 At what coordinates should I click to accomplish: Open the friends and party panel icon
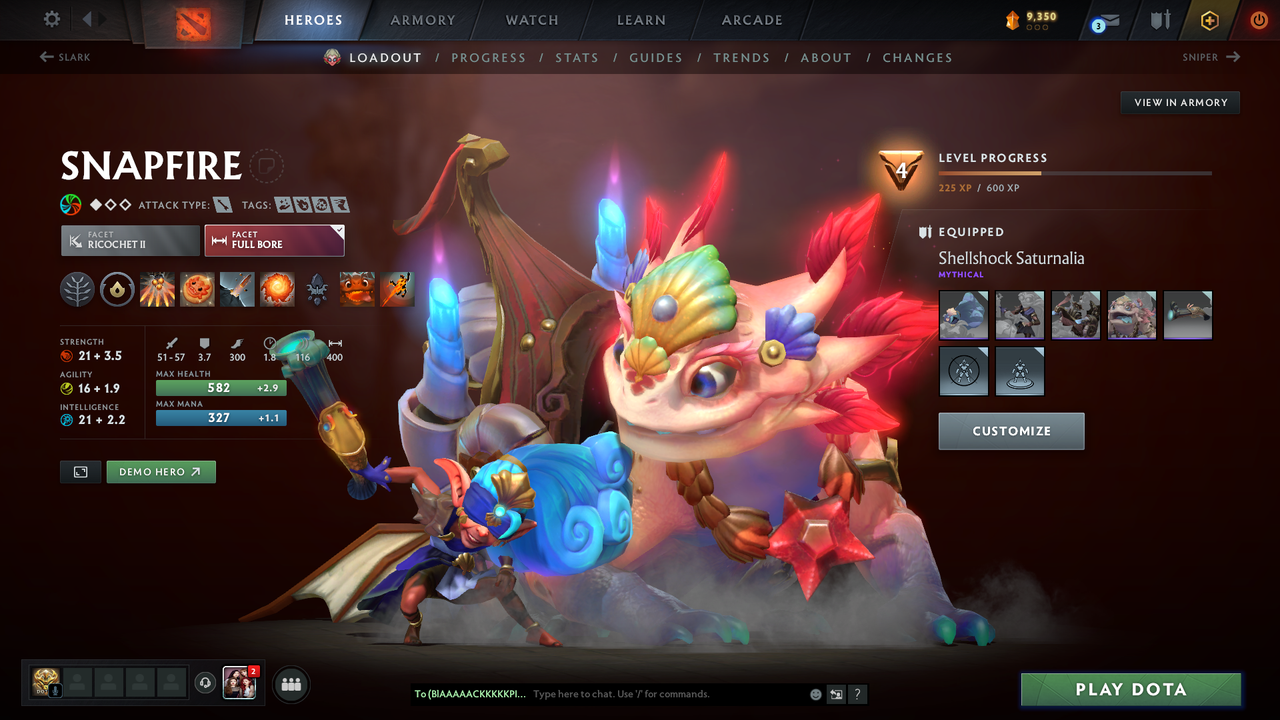290,684
